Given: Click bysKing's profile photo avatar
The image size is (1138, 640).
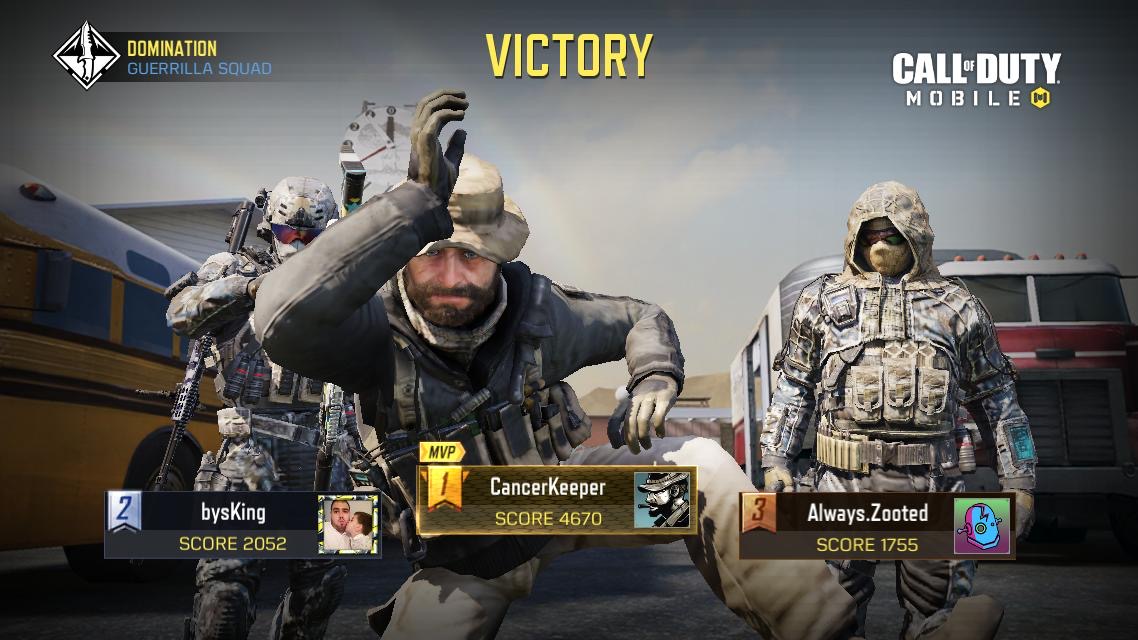Looking at the screenshot, I should (348, 525).
